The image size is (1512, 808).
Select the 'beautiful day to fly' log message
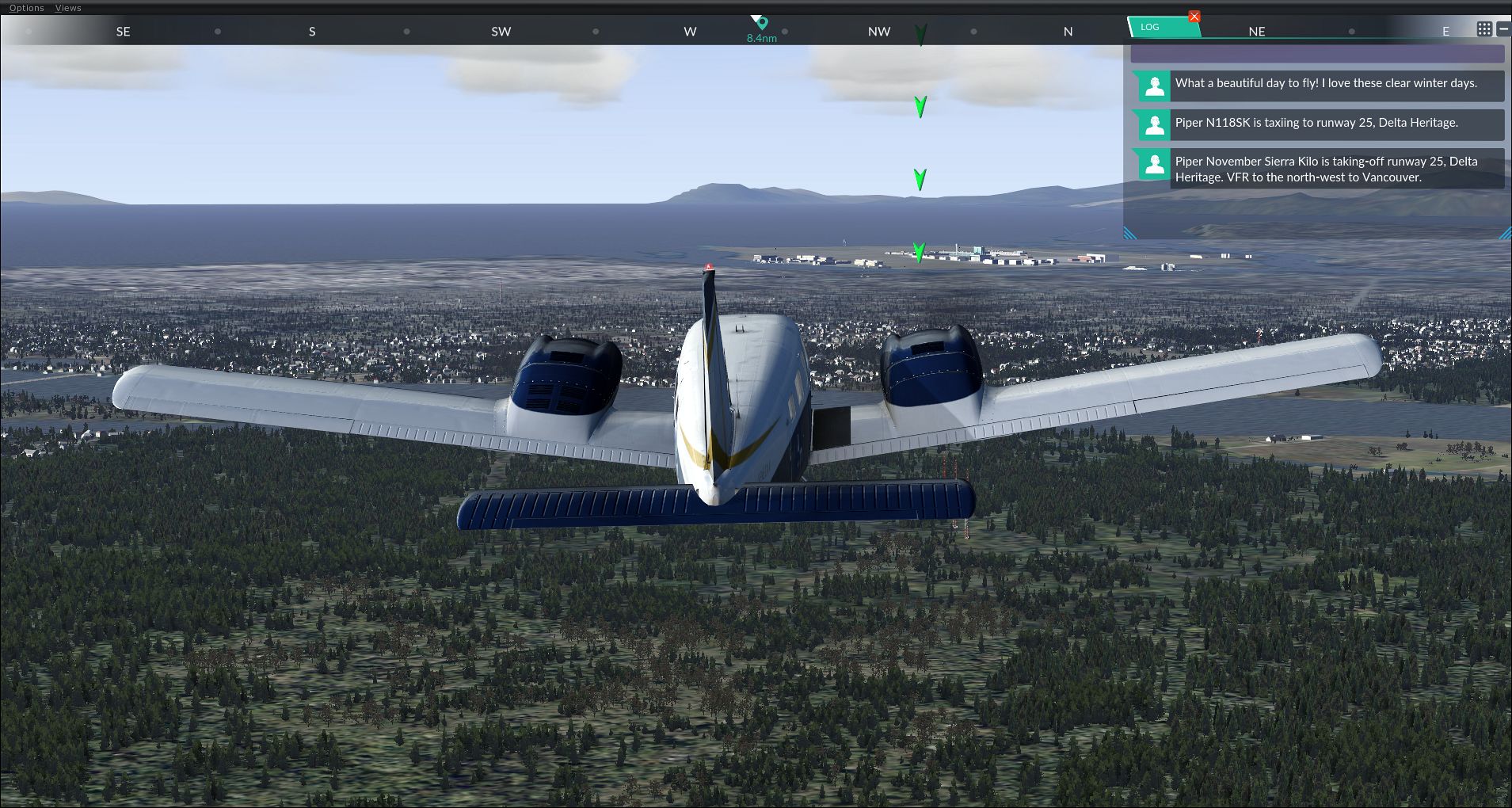coord(1325,83)
